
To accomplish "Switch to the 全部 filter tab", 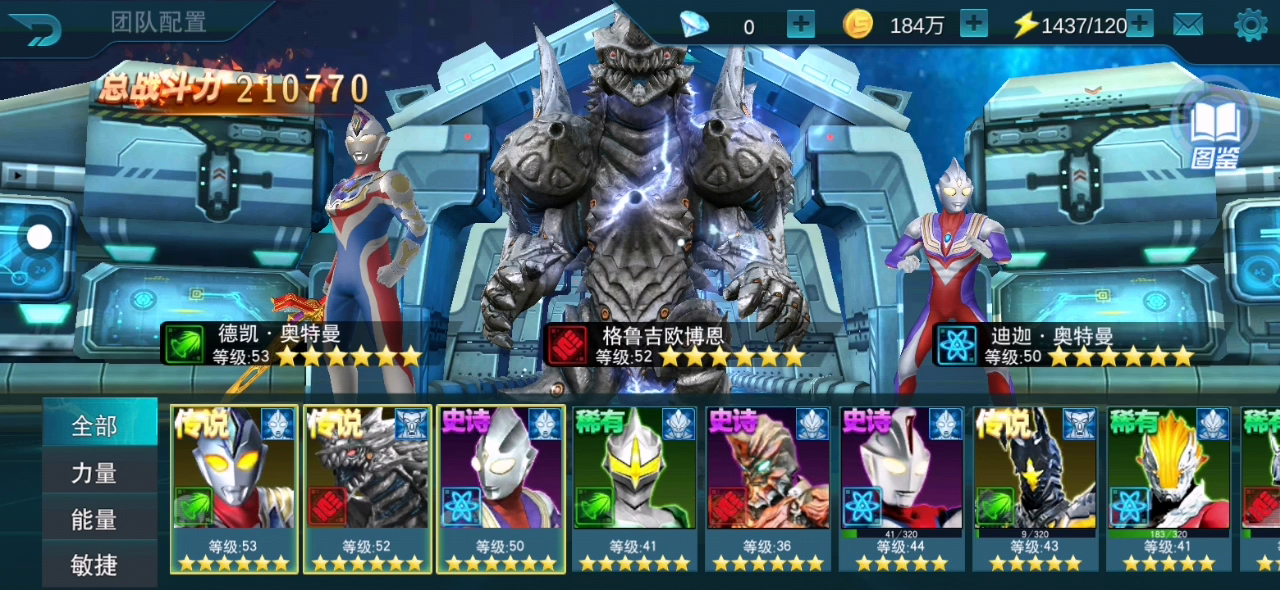I will tap(95, 426).
